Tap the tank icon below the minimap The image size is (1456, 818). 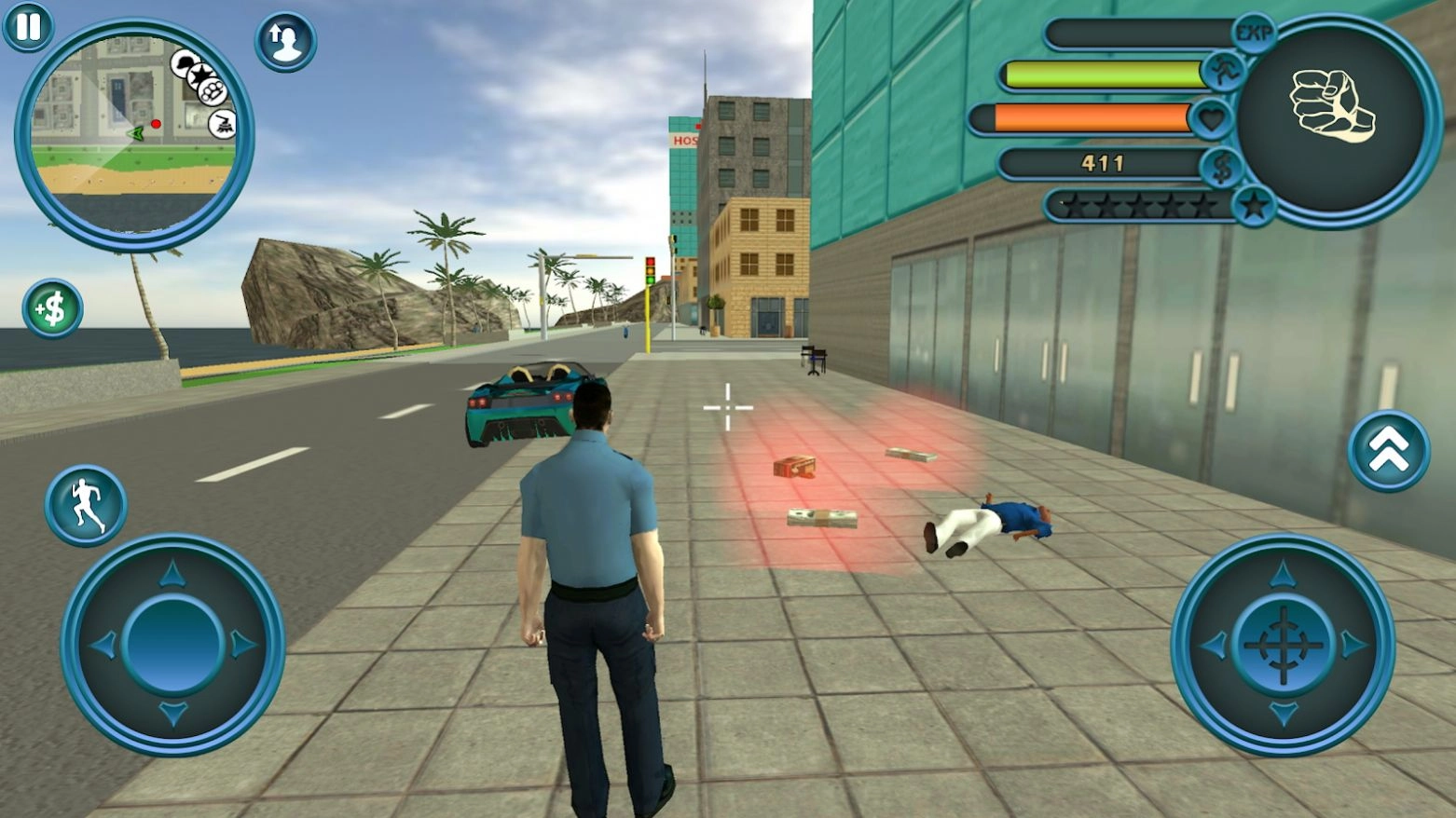[222, 121]
